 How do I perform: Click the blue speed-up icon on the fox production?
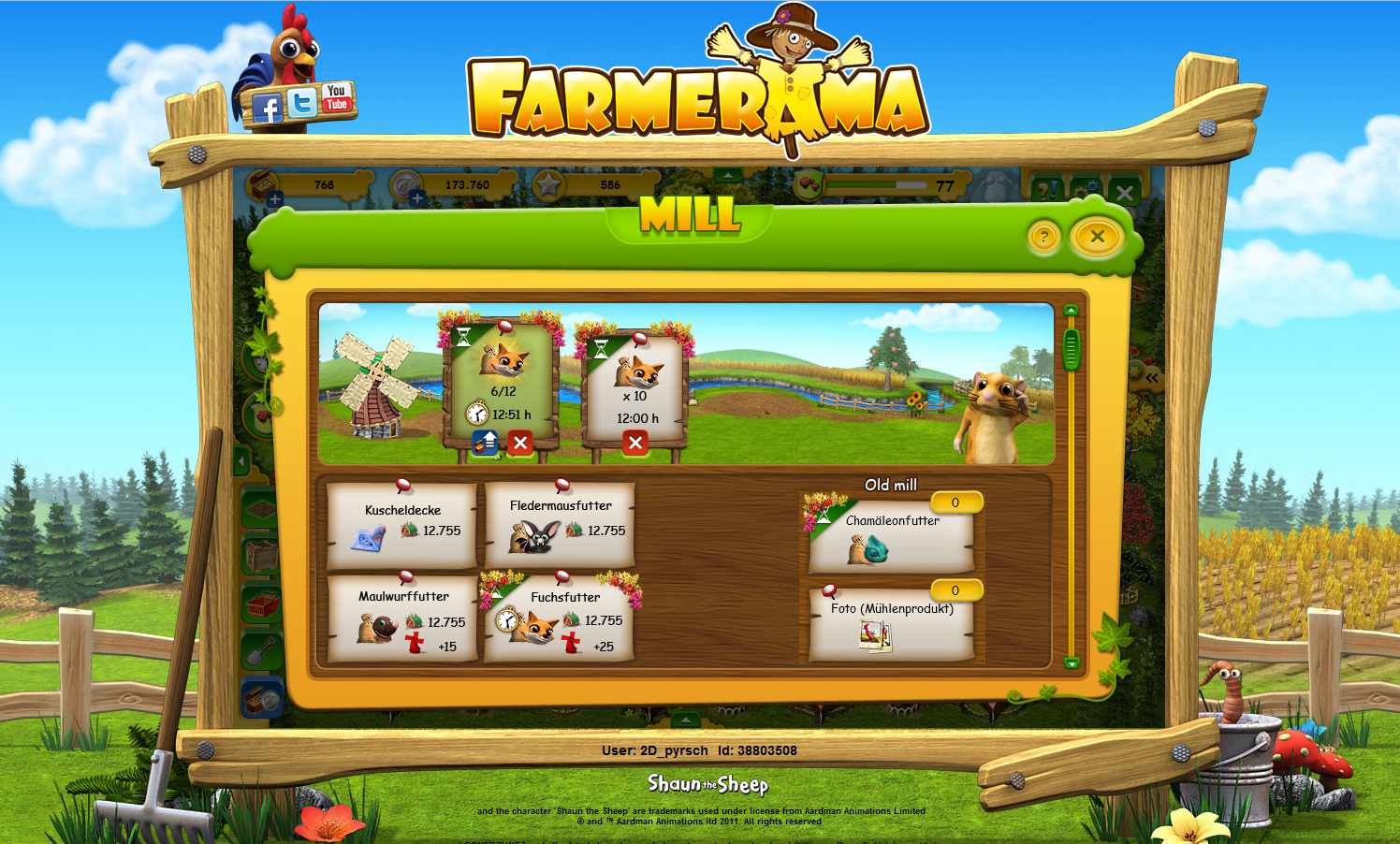484,444
